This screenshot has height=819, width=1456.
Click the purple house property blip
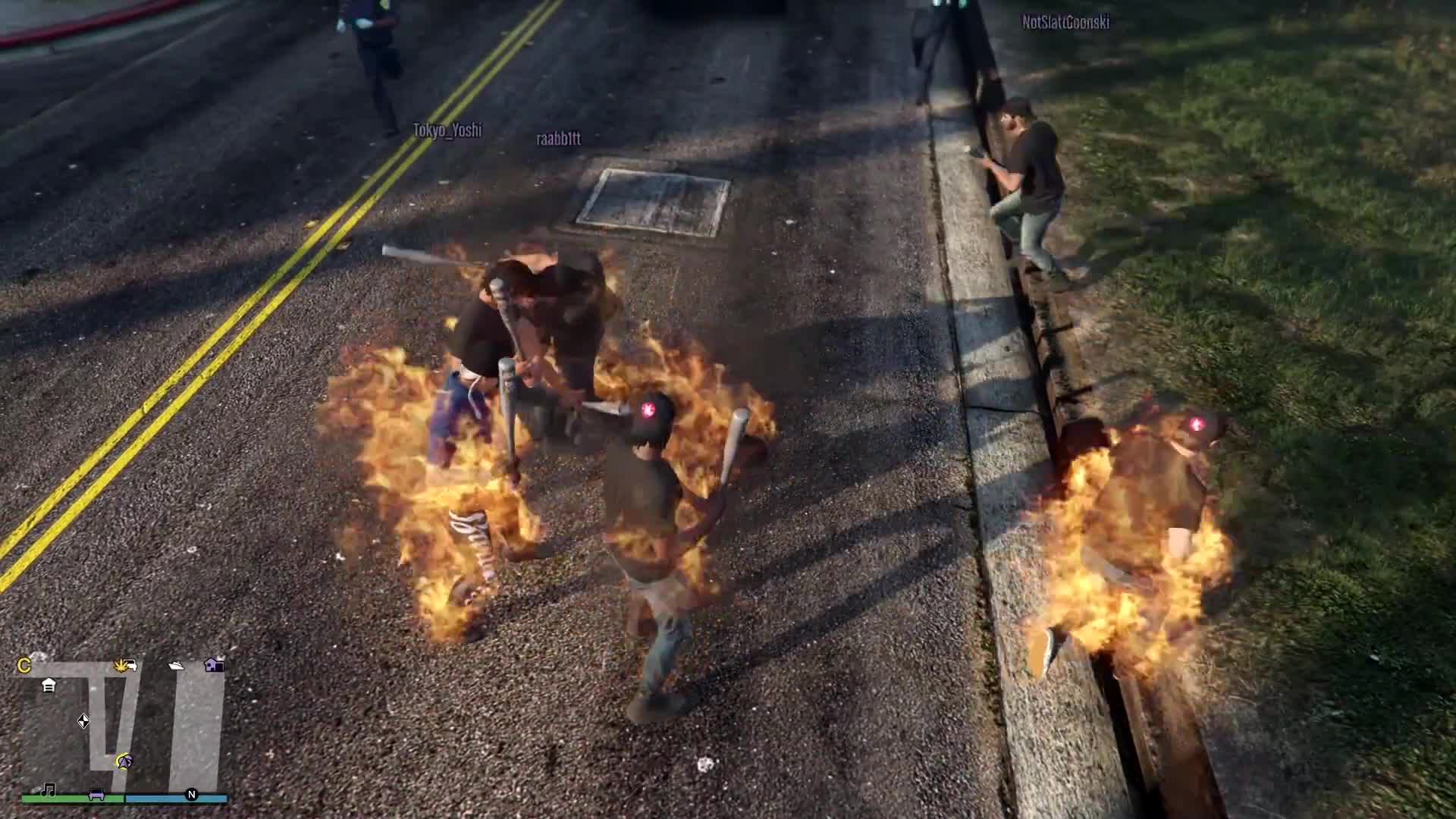(215, 665)
